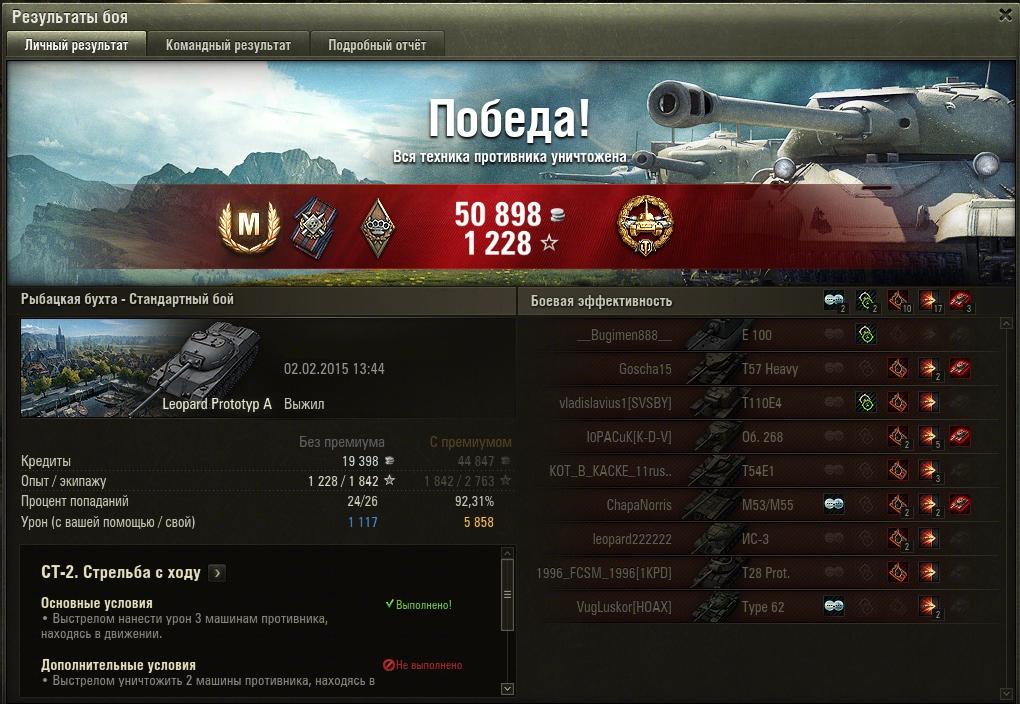
Task: Select the __Bugimen888__ E 100 row
Action: coord(760,335)
